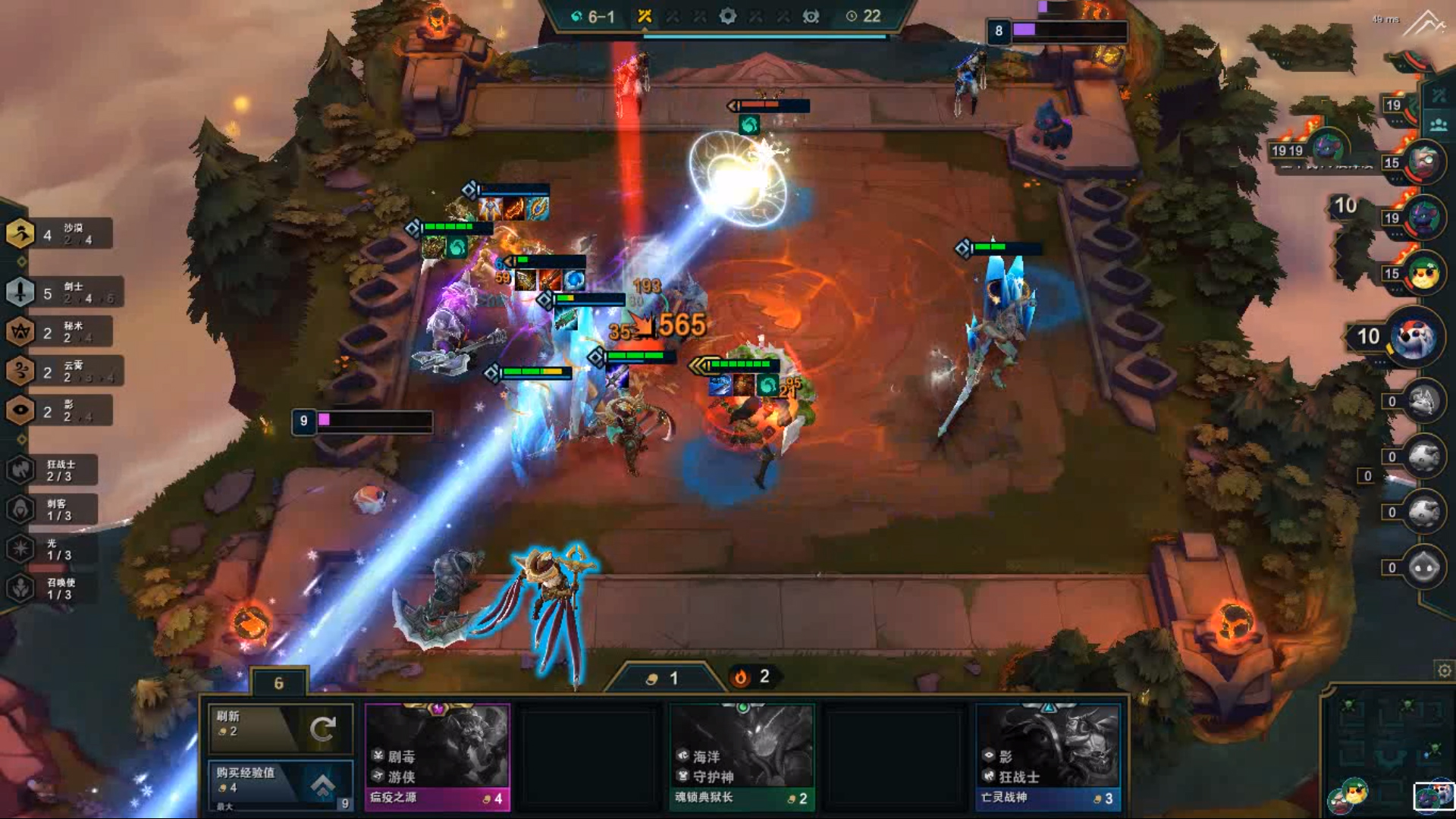View the green-hat player portrait with 15 health
The image size is (1456, 819).
point(1424,273)
